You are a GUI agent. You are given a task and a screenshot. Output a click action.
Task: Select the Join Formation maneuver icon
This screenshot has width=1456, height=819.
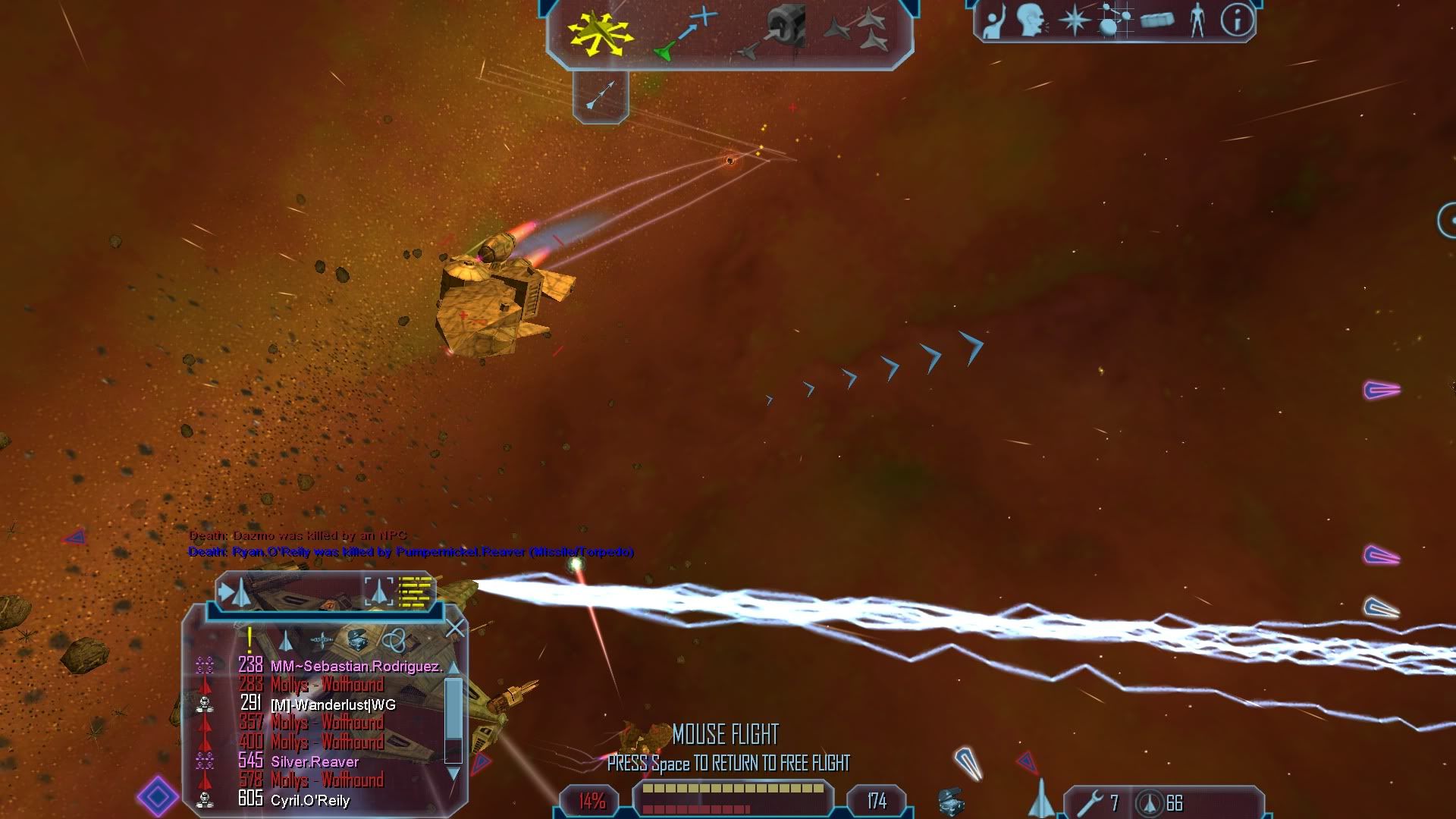[857, 32]
